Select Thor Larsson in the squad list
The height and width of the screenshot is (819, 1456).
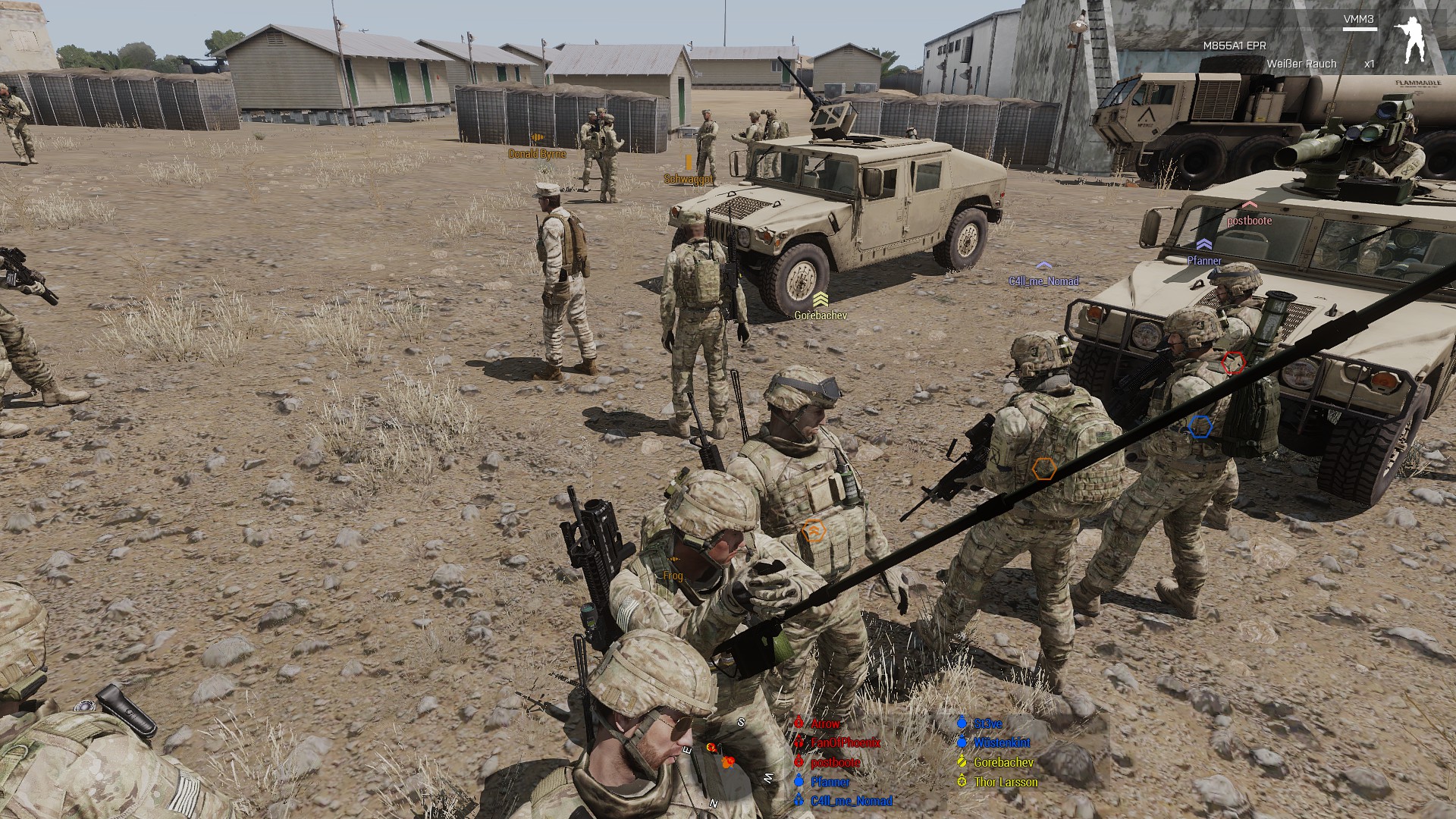coord(1005,781)
